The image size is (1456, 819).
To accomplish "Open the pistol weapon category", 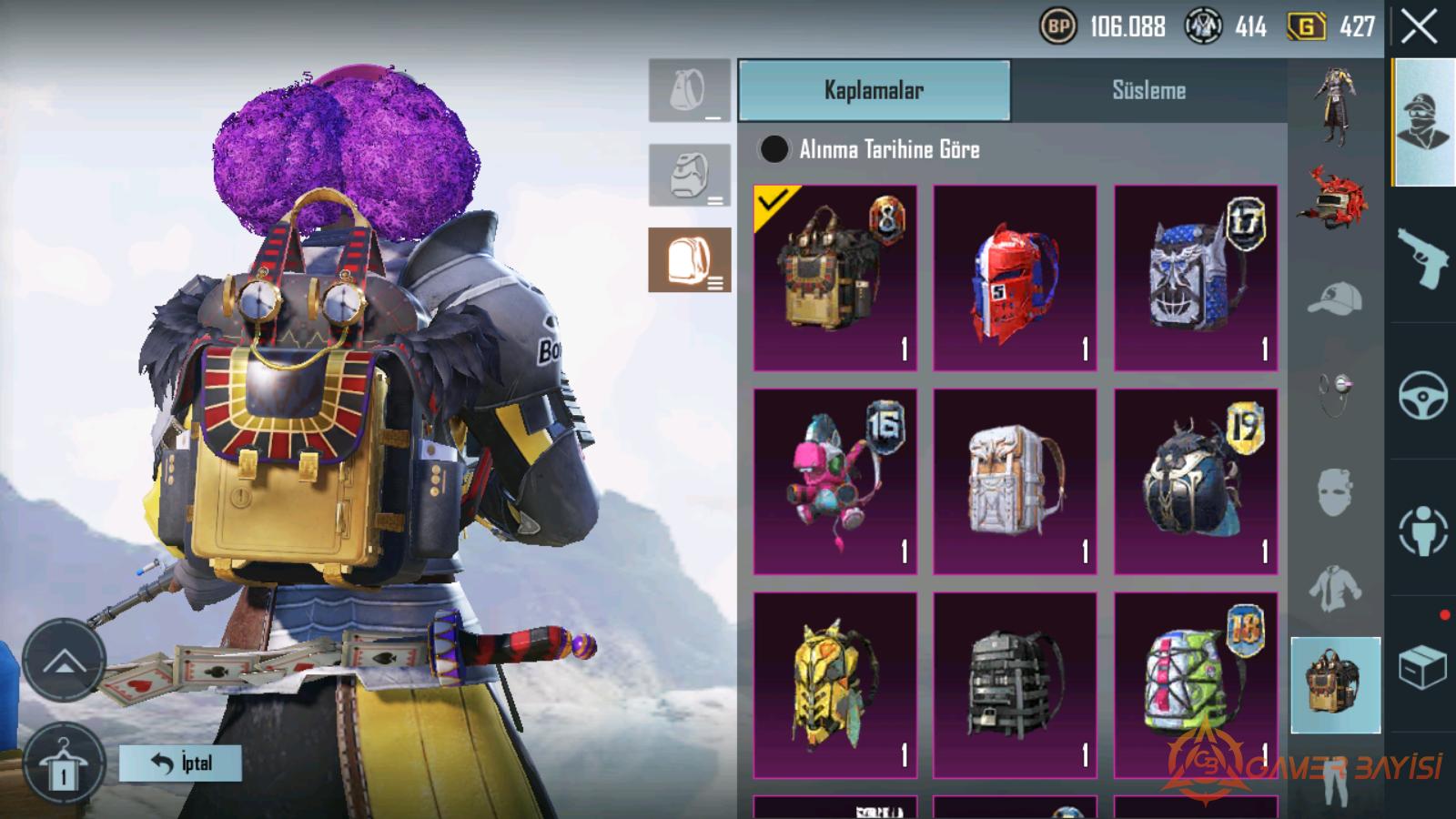I will tap(1422, 258).
